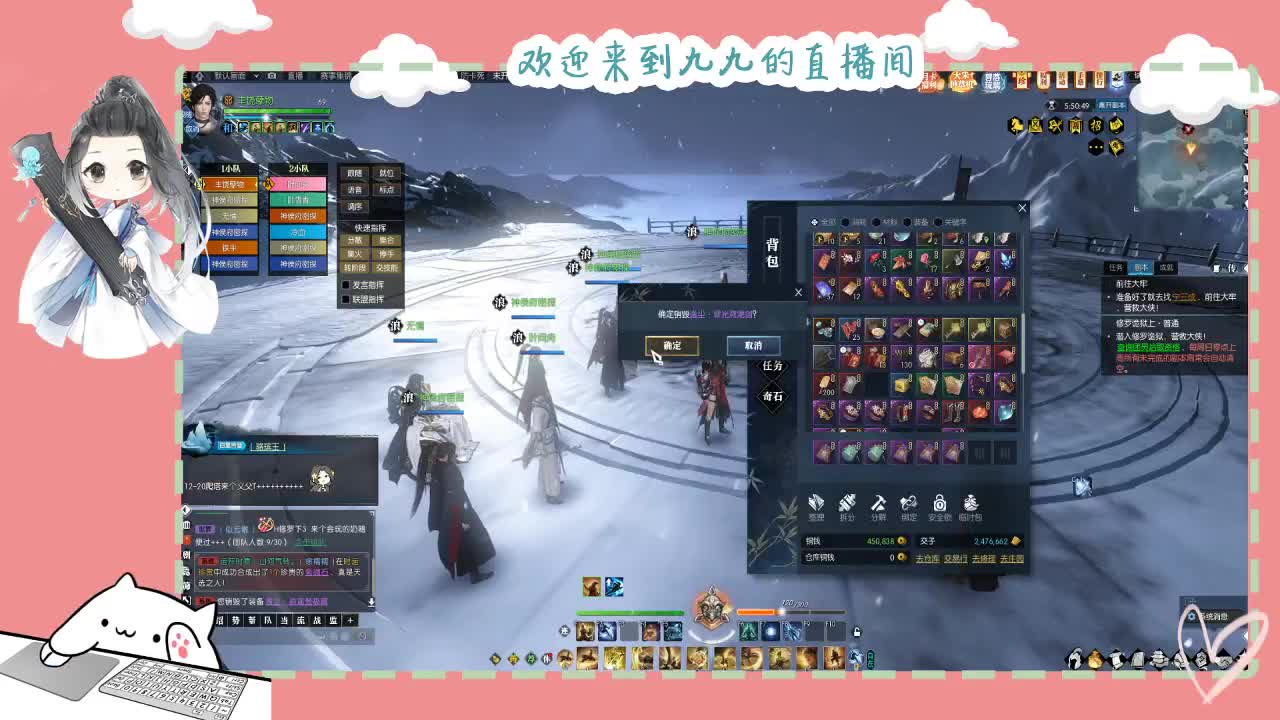Click the coin icon beside 铜钱 currency

[x=902, y=541]
